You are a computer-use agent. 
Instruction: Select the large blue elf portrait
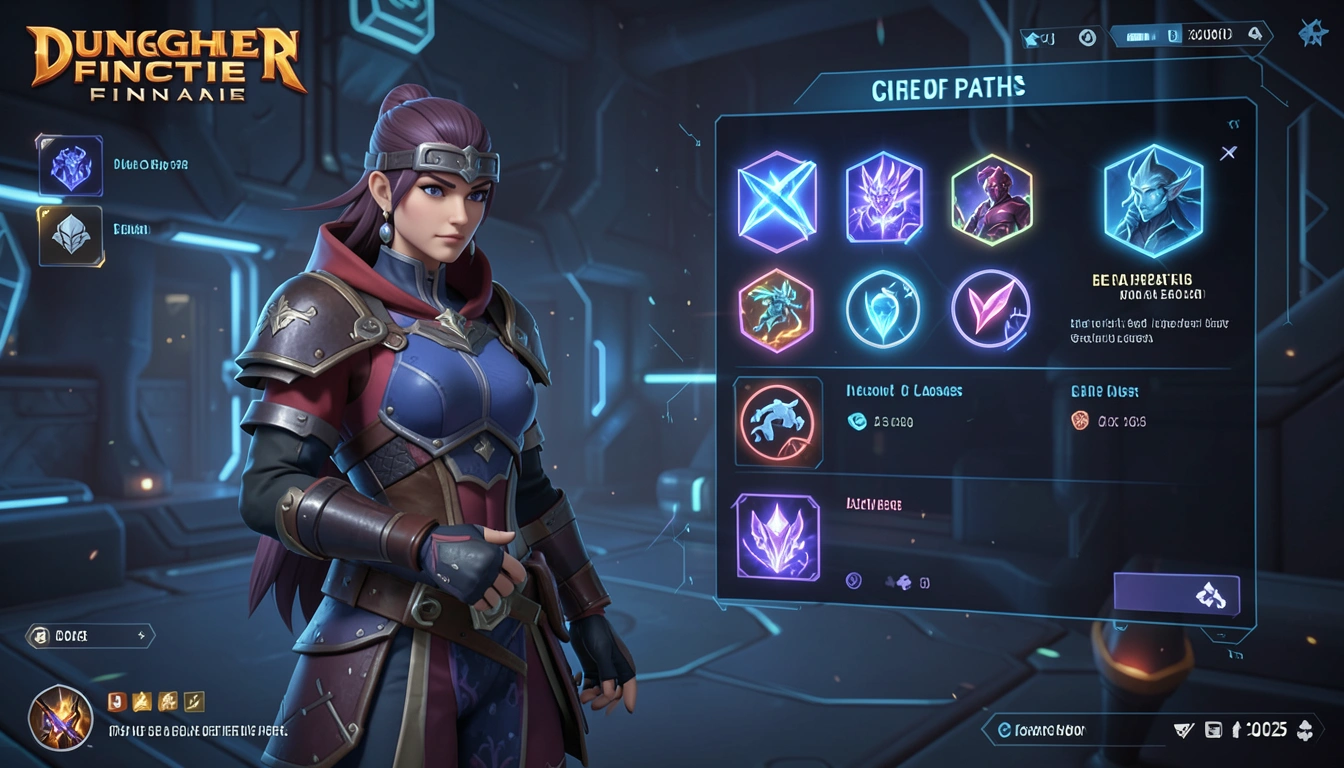(x=1152, y=201)
